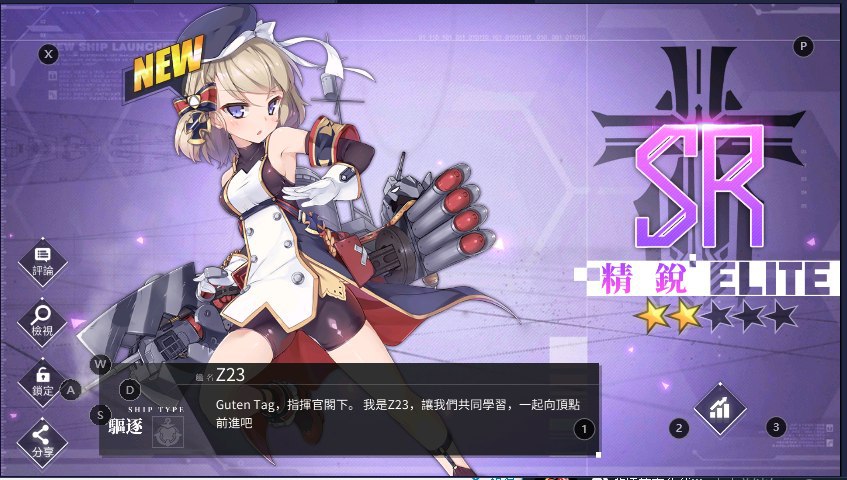Open the bar chart stats diamond icon
Screen dimensions: 847x480
point(720,408)
